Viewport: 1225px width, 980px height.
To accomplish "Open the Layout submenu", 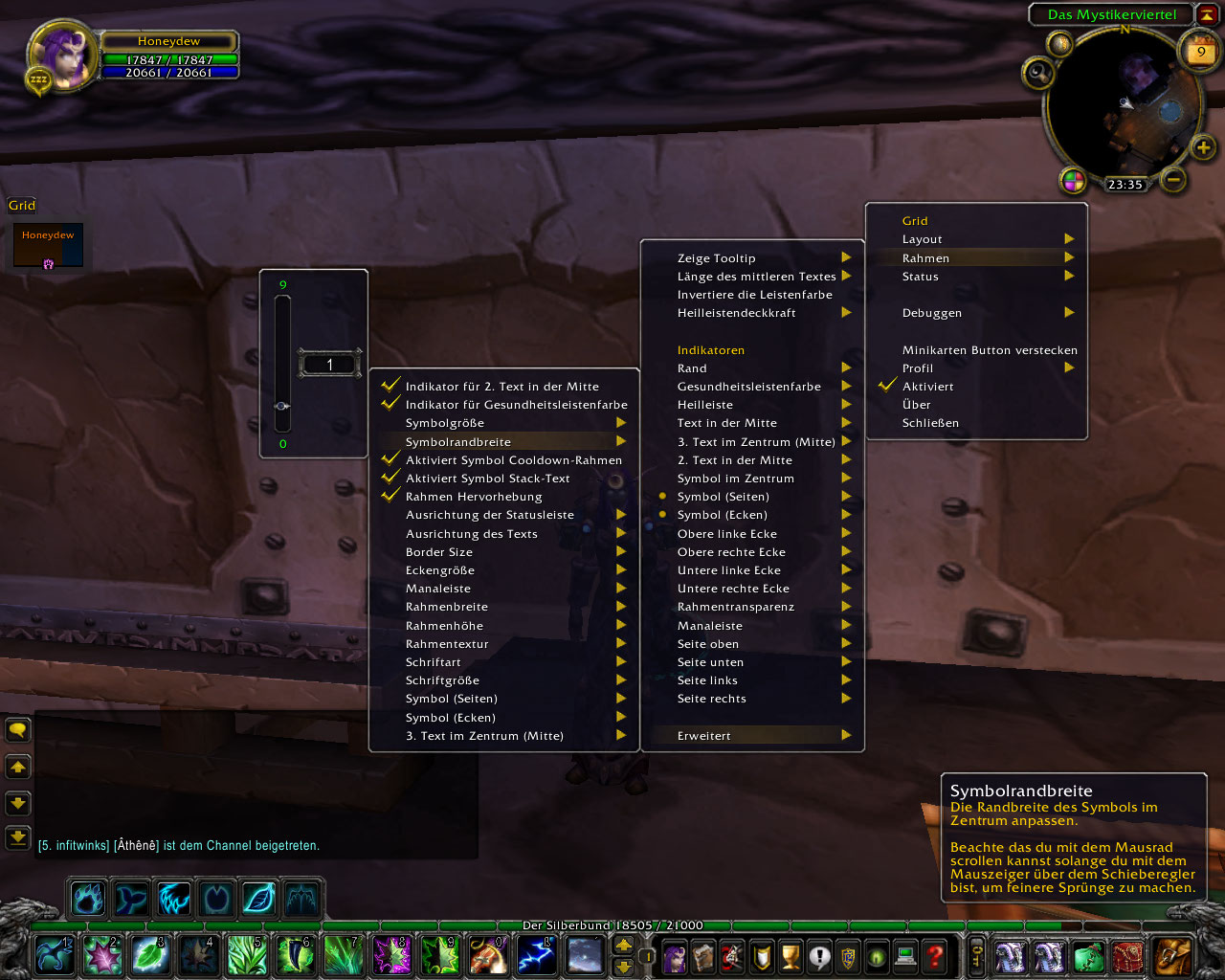I will (x=923, y=239).
